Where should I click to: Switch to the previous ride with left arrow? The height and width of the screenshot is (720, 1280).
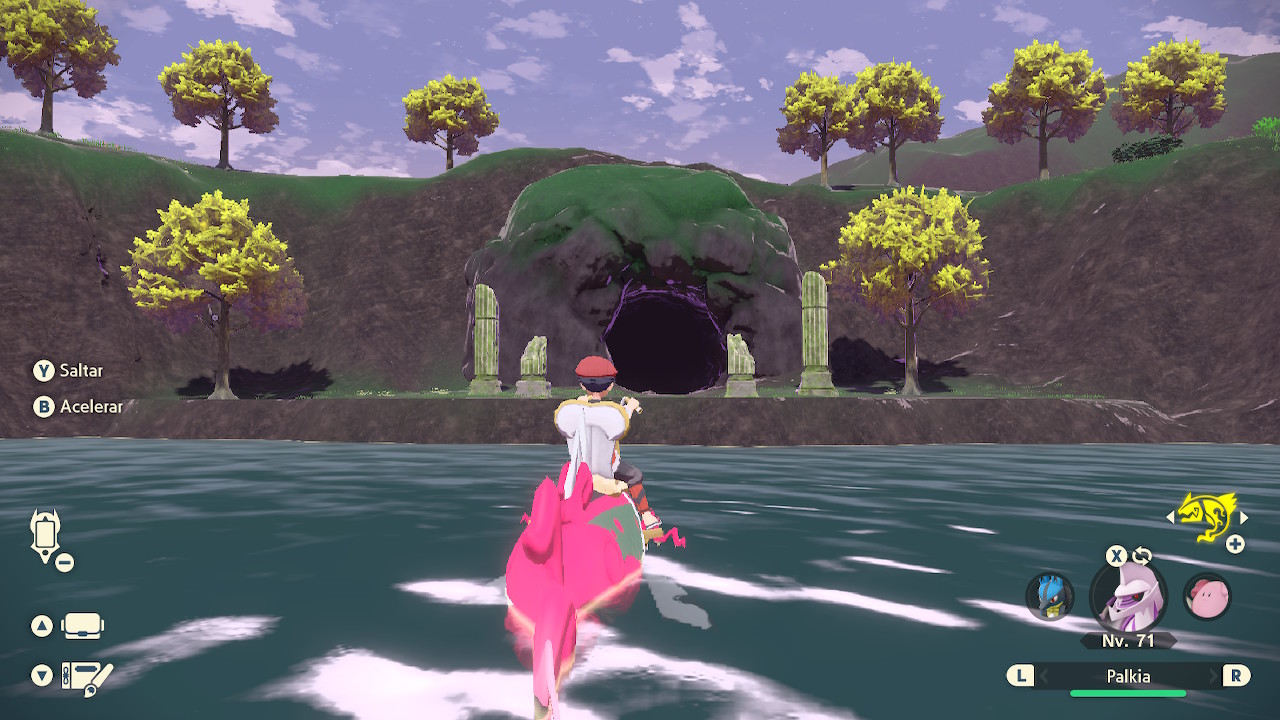point(1170,518)
